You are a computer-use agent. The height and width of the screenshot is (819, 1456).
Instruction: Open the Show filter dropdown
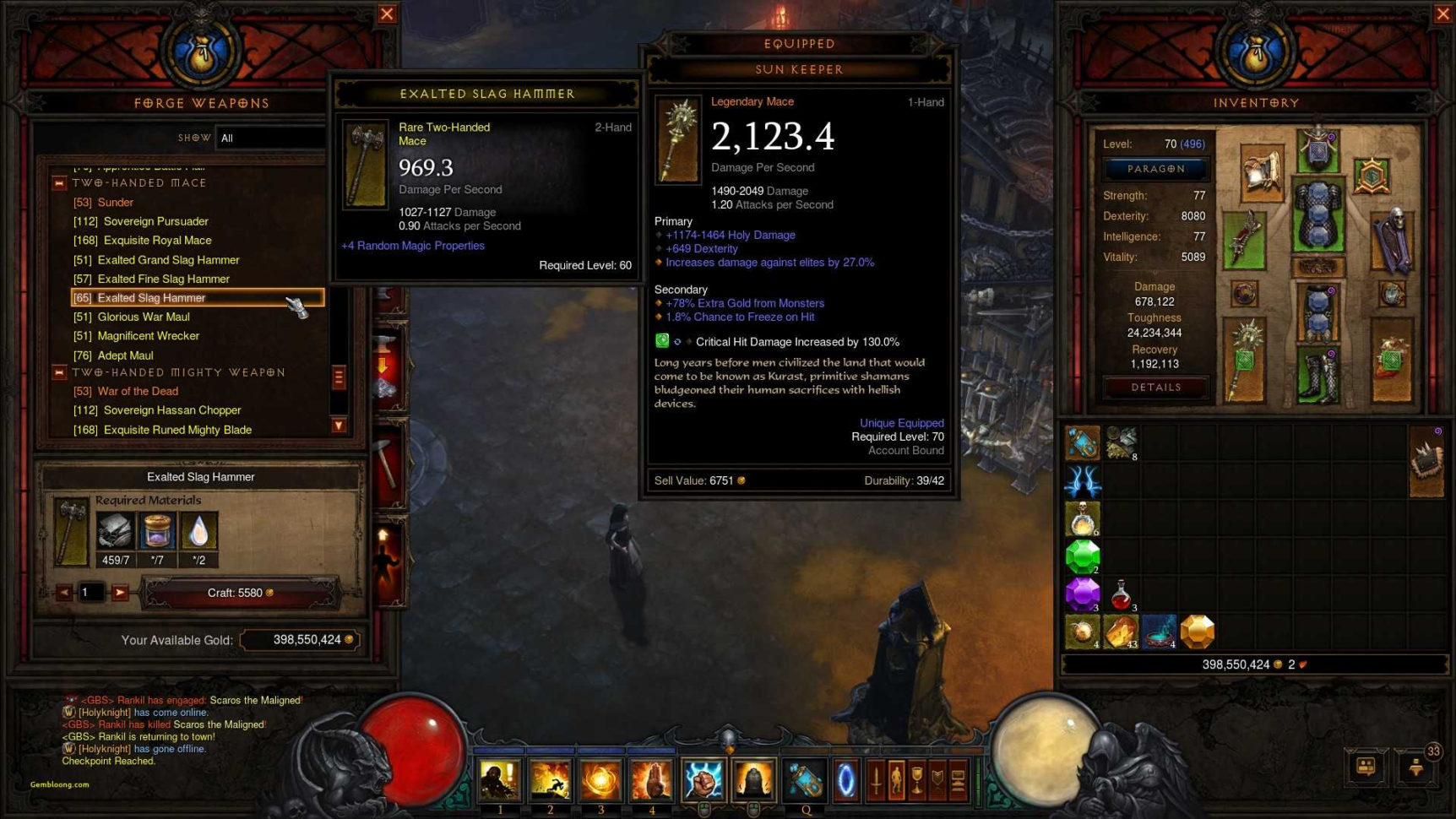pos(270,138)
